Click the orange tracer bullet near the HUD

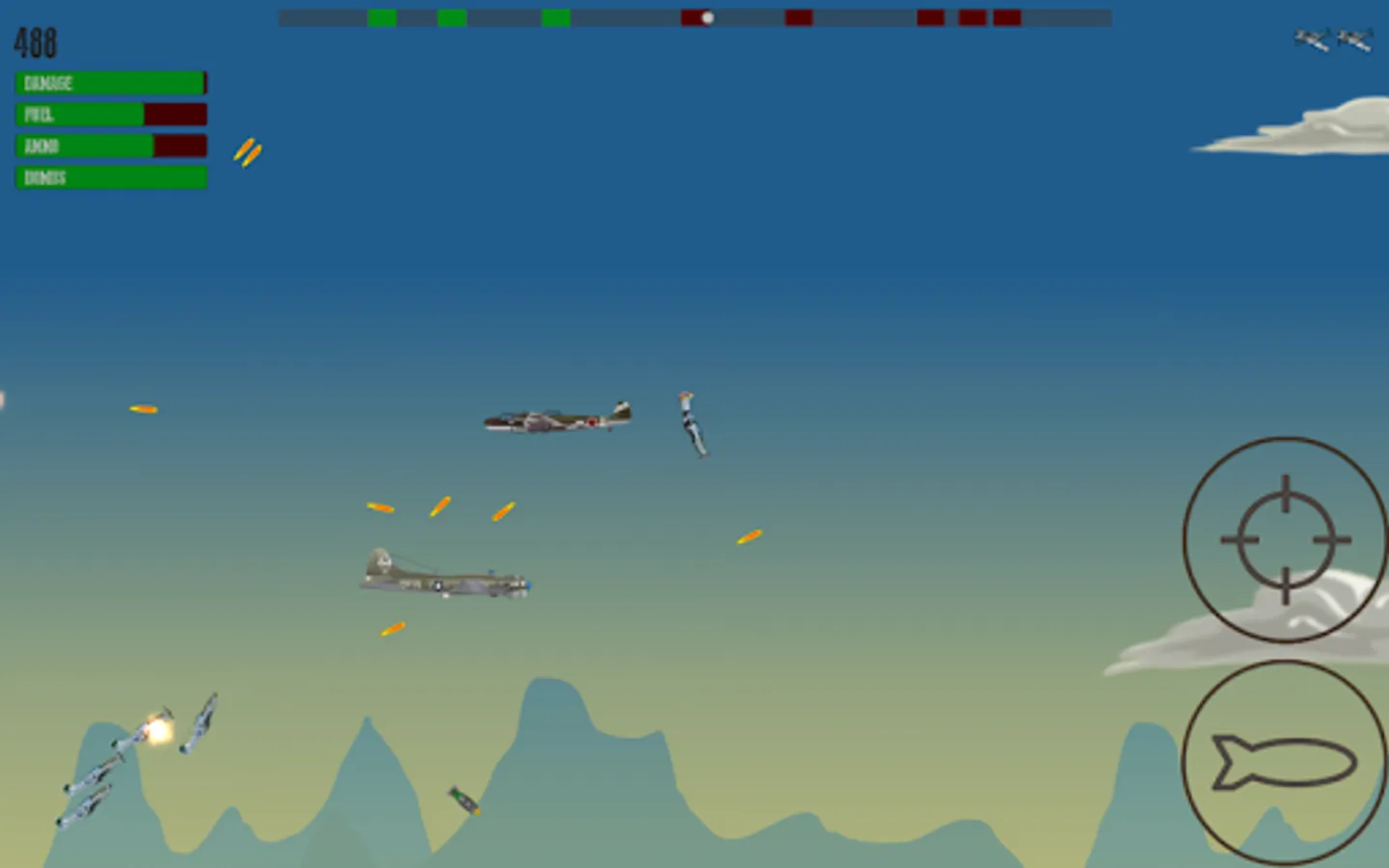tap(246, 152)
